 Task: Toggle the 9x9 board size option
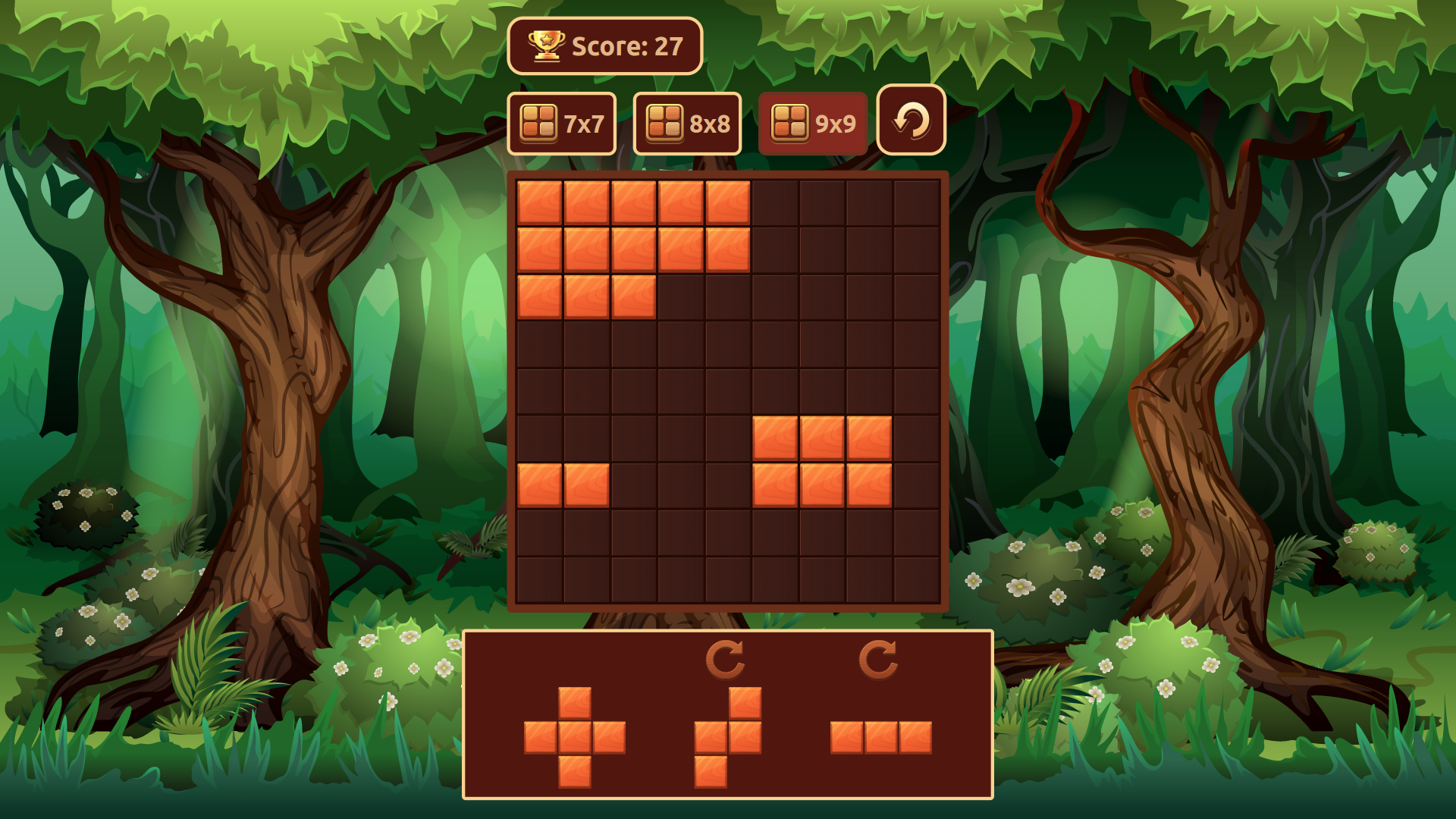[812, 123]
